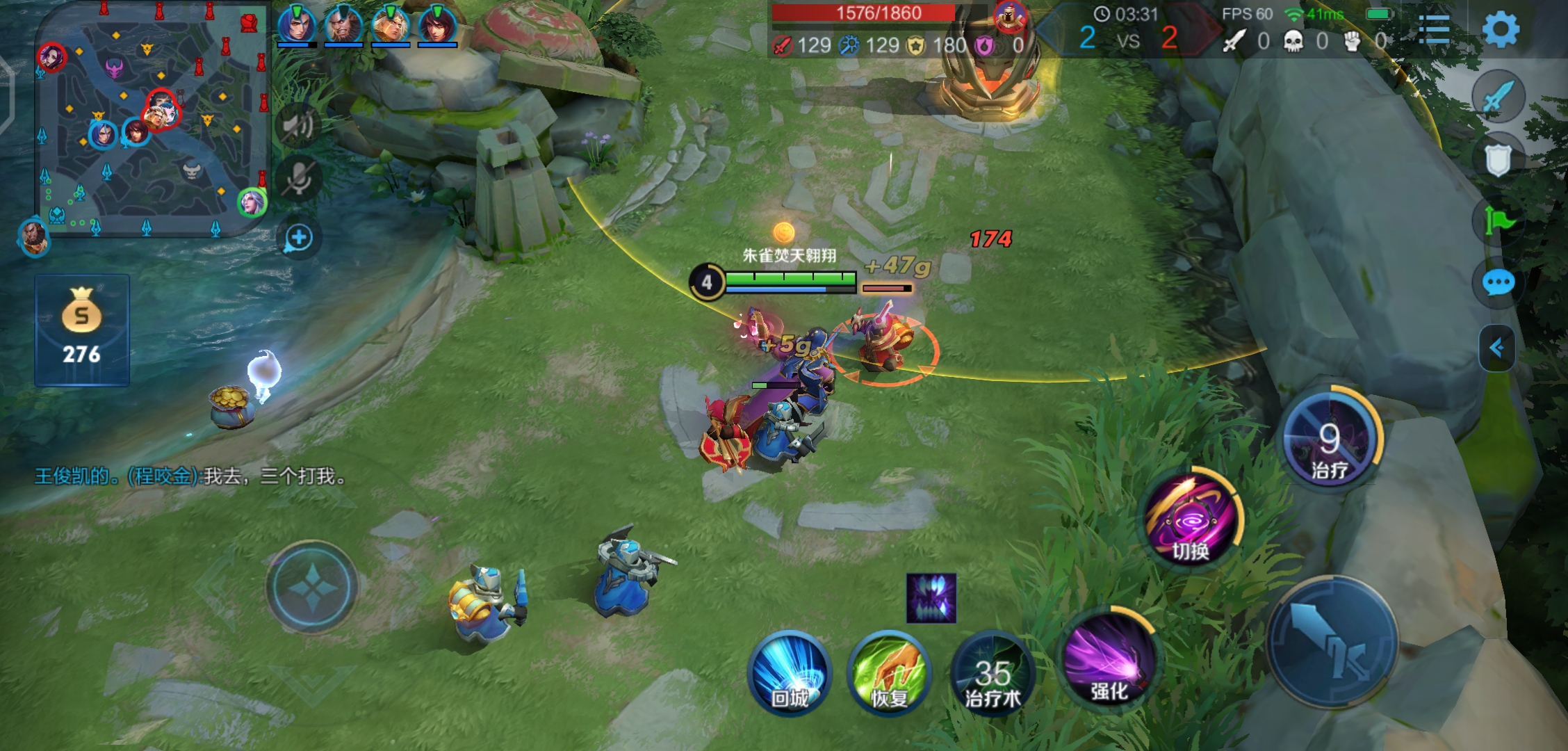Toggle the muted microphone button
Viewport: 1568px width, 751px height.
tap(299, 179)
